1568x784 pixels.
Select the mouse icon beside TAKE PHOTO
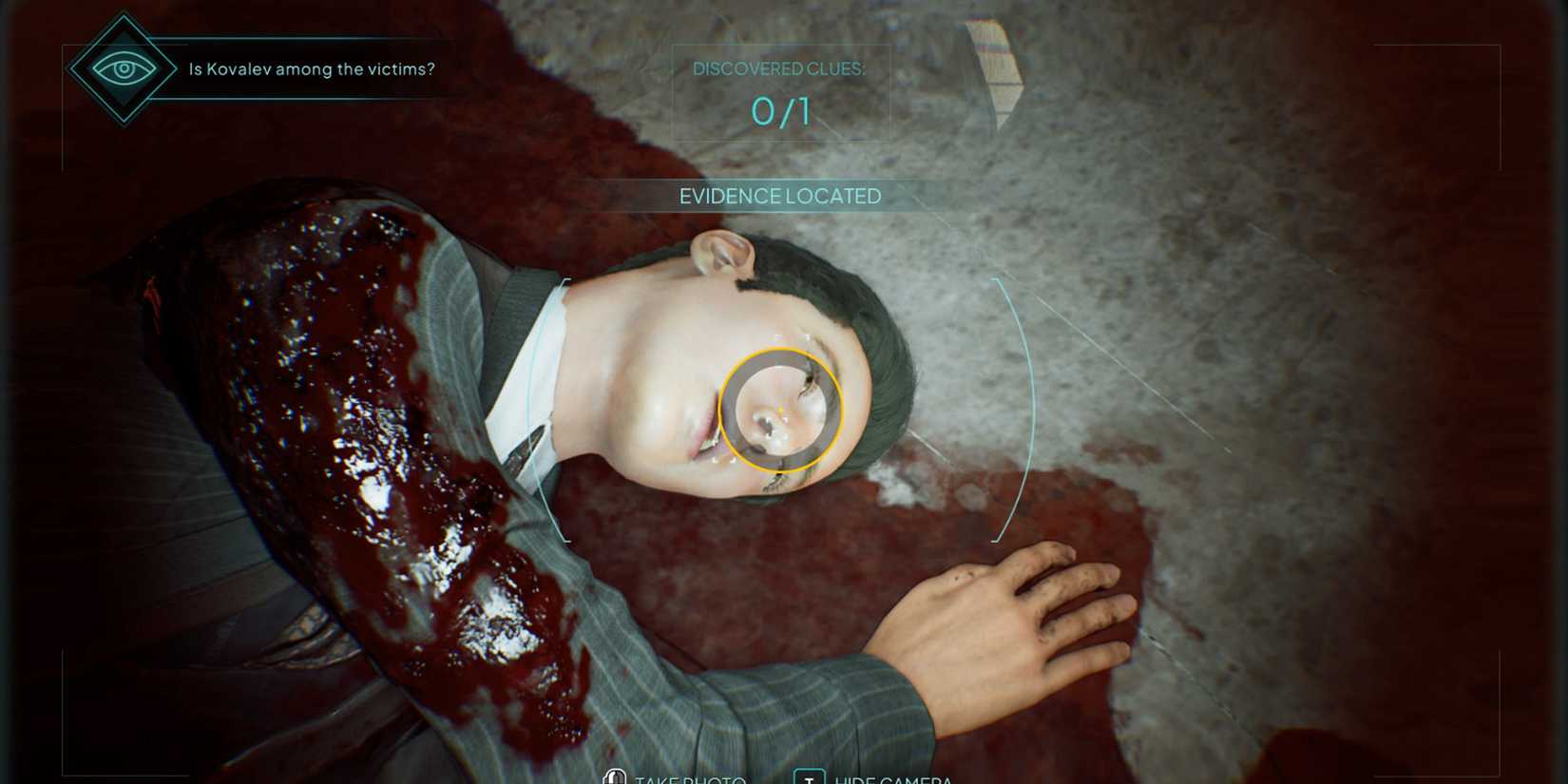point(614,777)
